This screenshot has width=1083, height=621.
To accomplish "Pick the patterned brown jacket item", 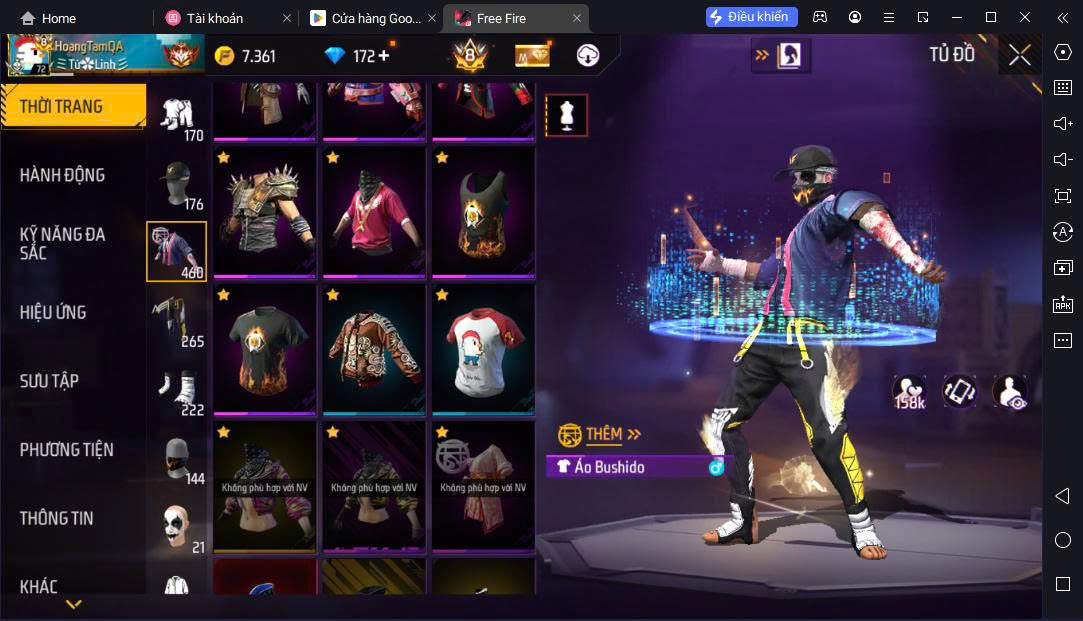I will coord(374,350).
